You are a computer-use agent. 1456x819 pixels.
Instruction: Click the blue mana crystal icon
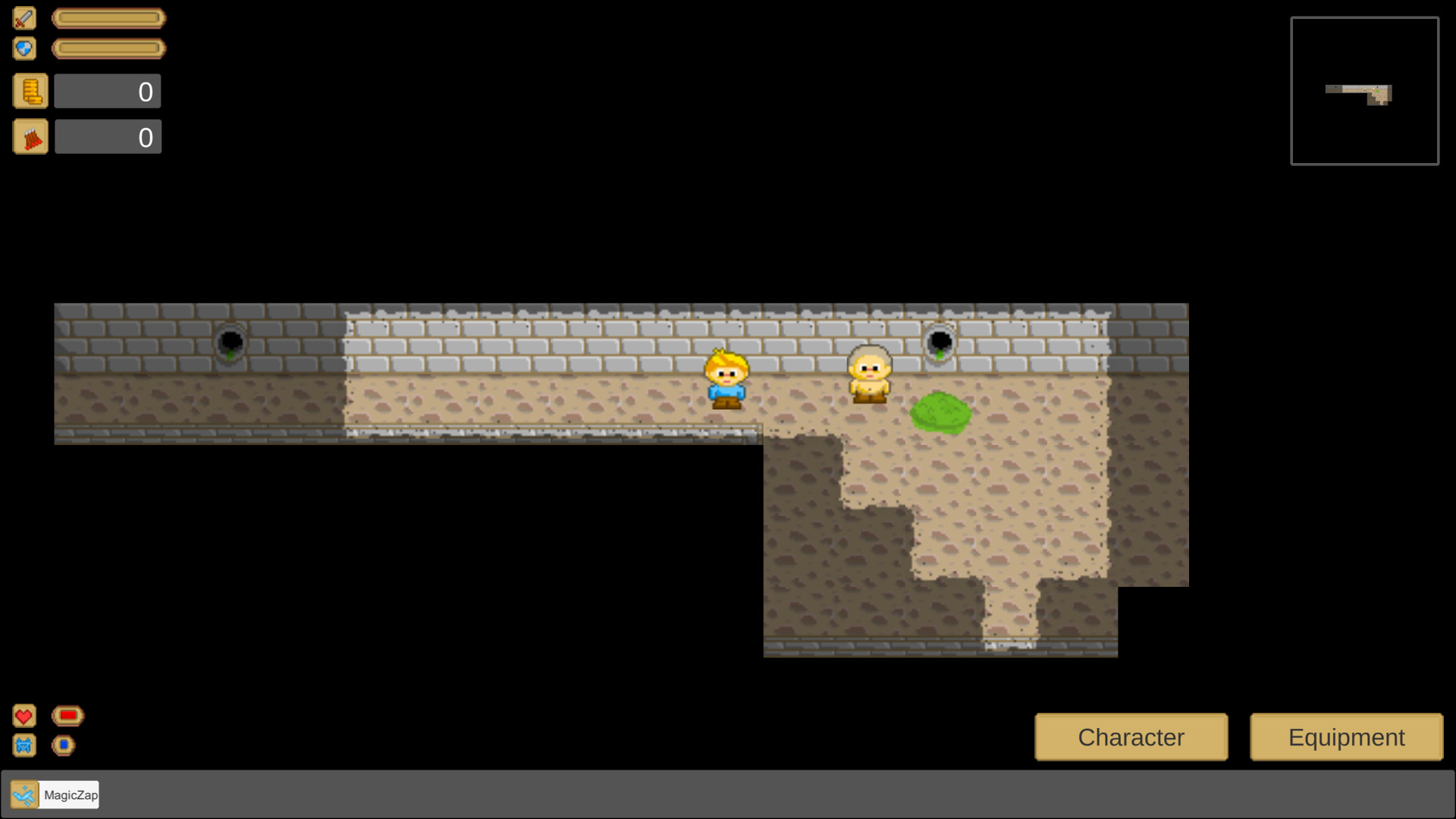(x=24, y=745)
